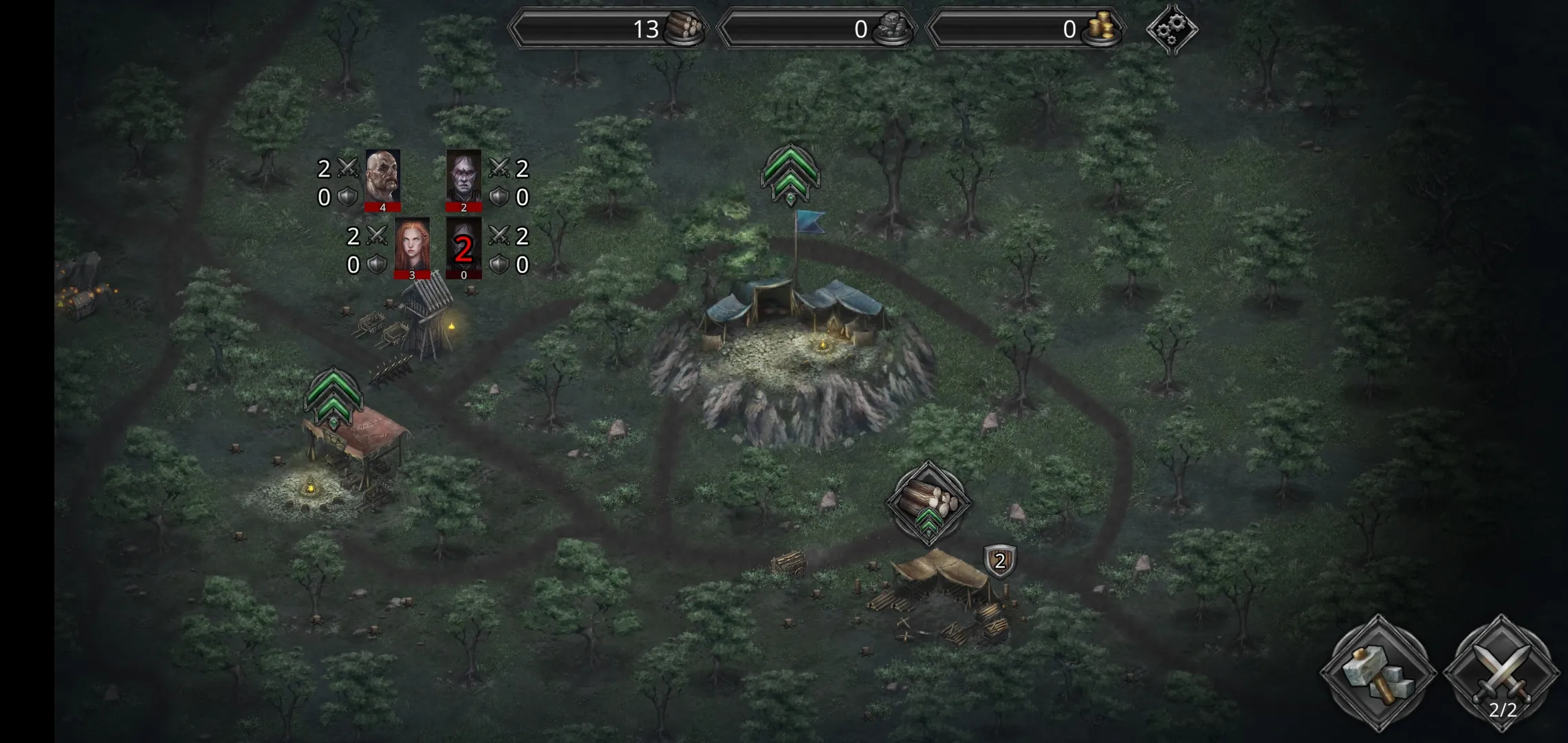Tap the green upgrade arrows over the red-roofed workshop
Screen dimensions: 1568x743
click(333, 398)
